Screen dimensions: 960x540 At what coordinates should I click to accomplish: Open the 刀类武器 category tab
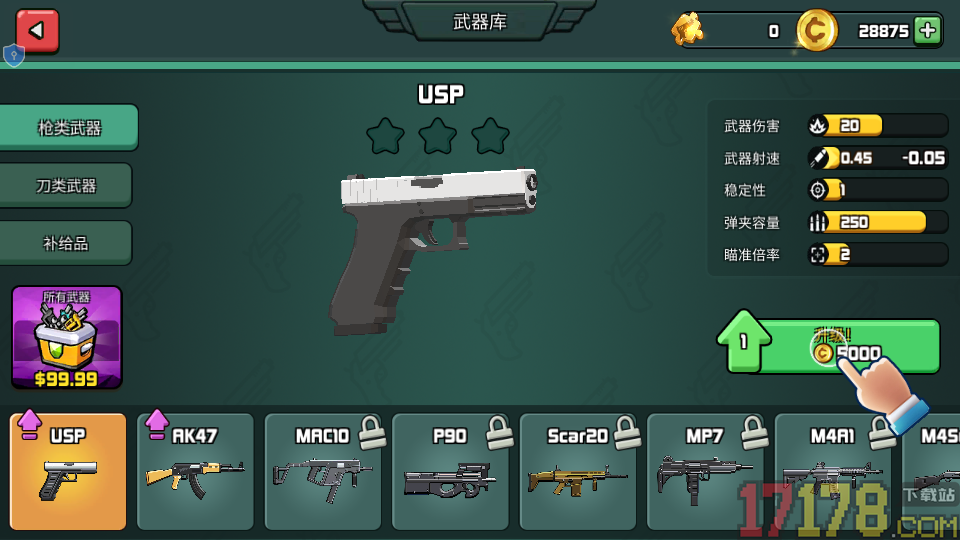click(66, 186)
